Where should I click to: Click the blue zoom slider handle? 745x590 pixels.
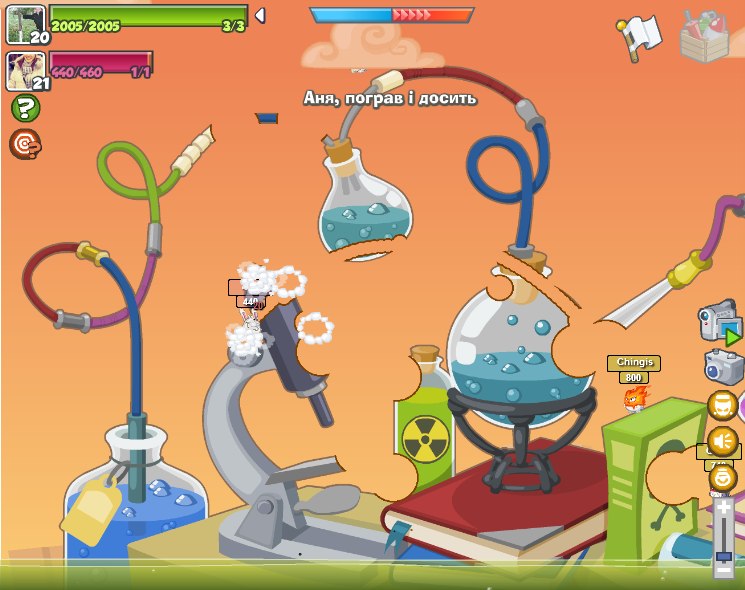coord(723,555)
